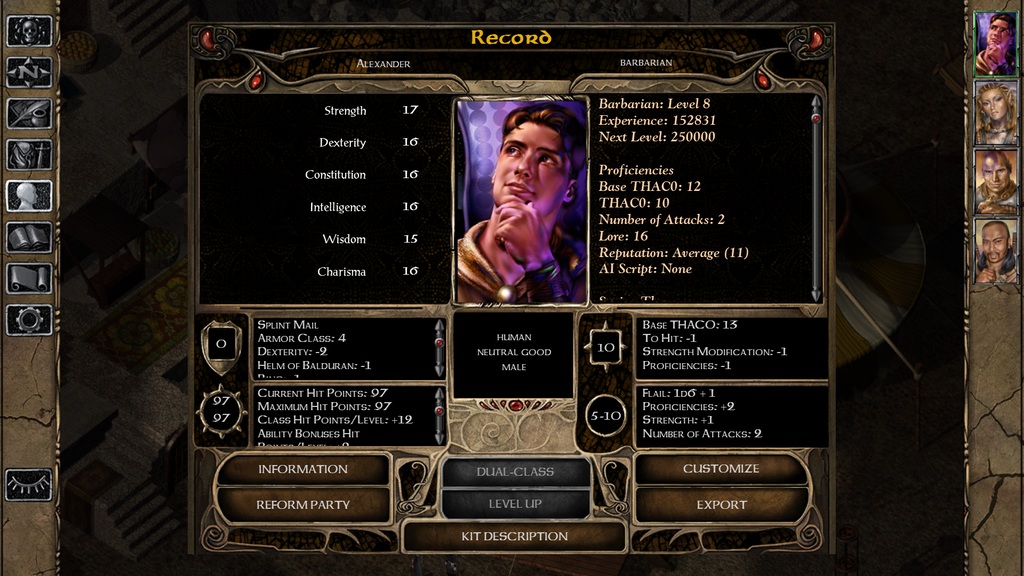
Task: Show the Kit Description
Action: pos(514,537)
